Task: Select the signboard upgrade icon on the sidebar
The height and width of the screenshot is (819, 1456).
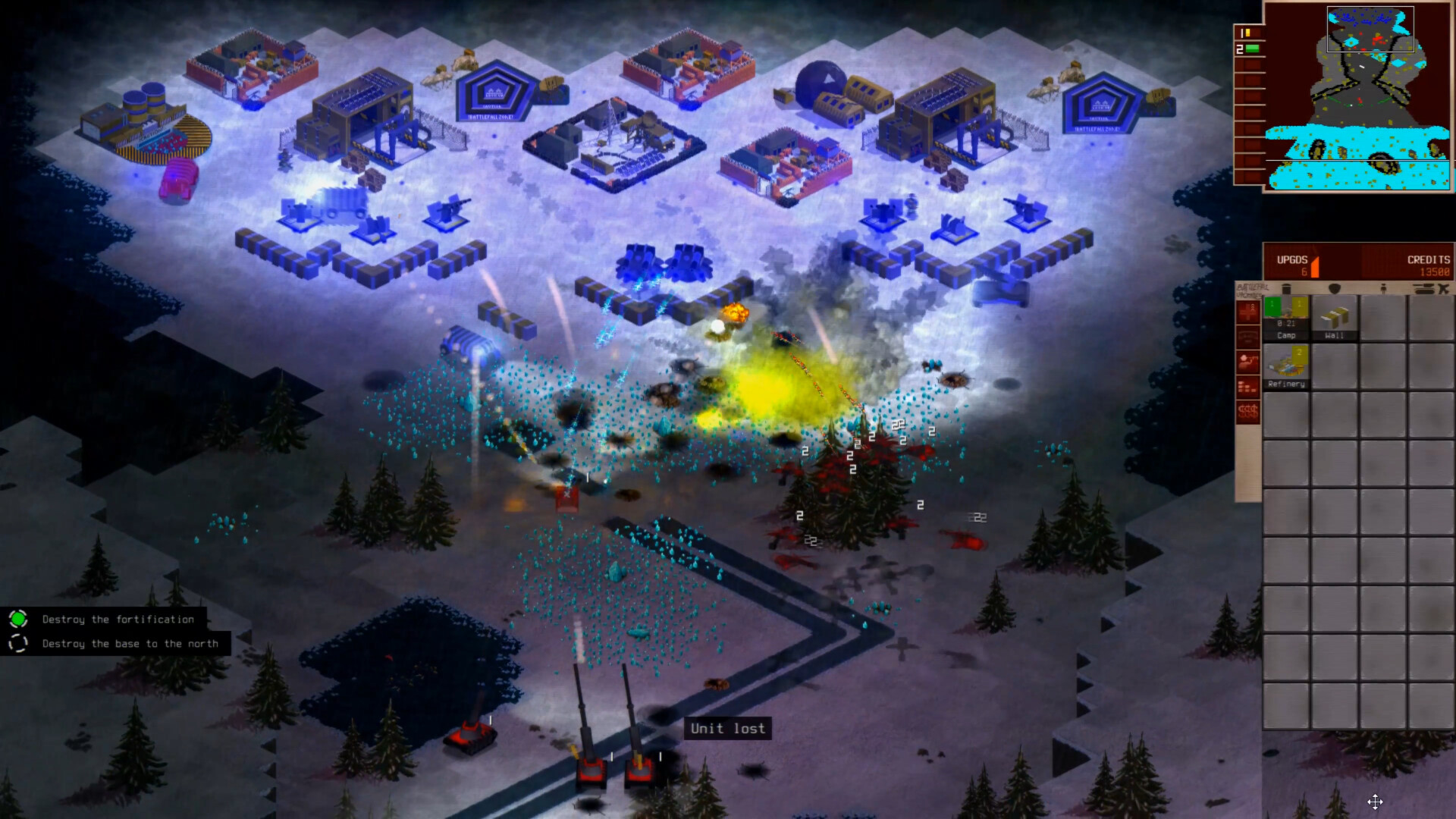Action: 1247,337
